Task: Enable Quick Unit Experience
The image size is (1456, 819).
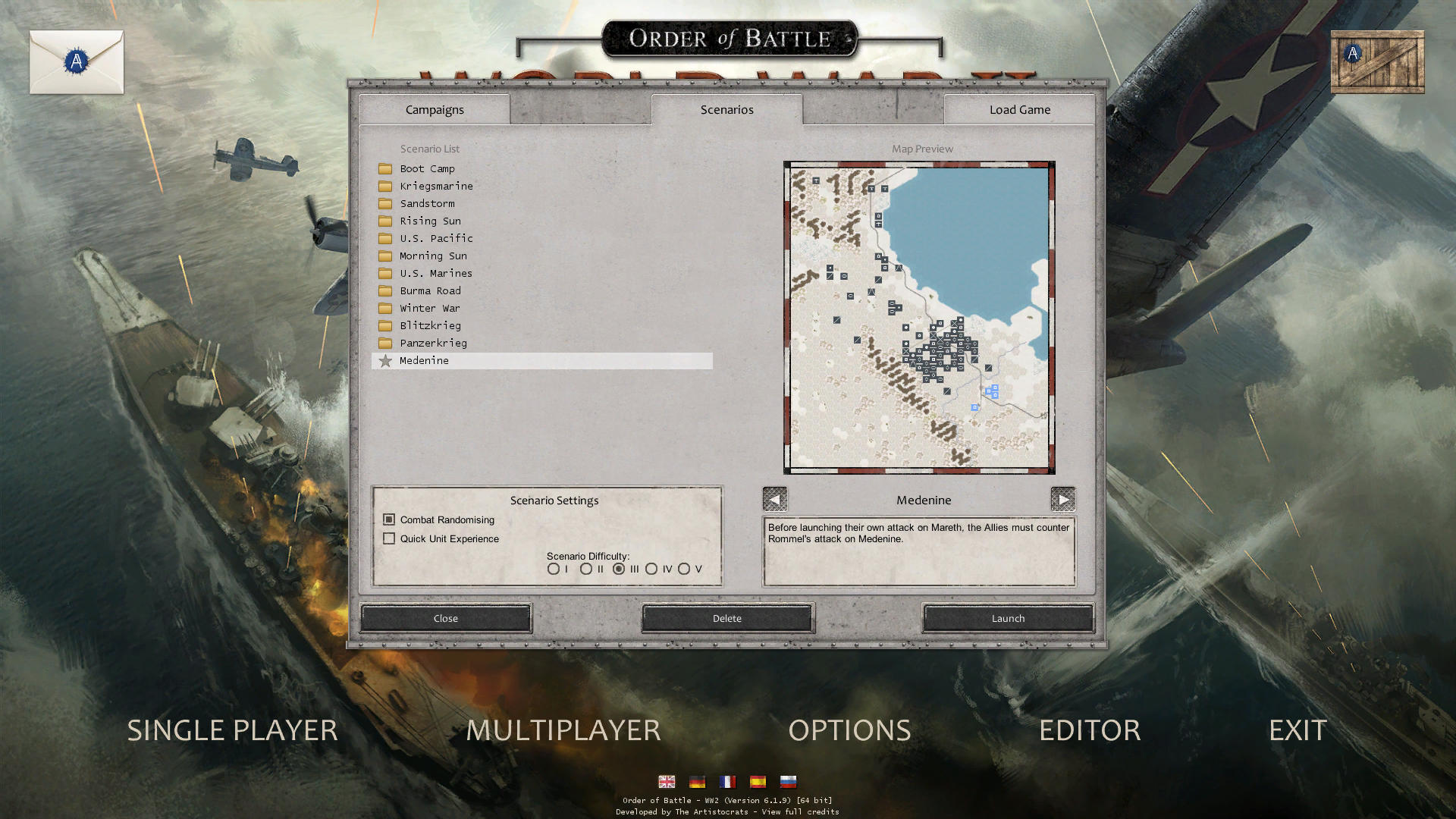Action: pyautogui.click(x=389, y=538)
